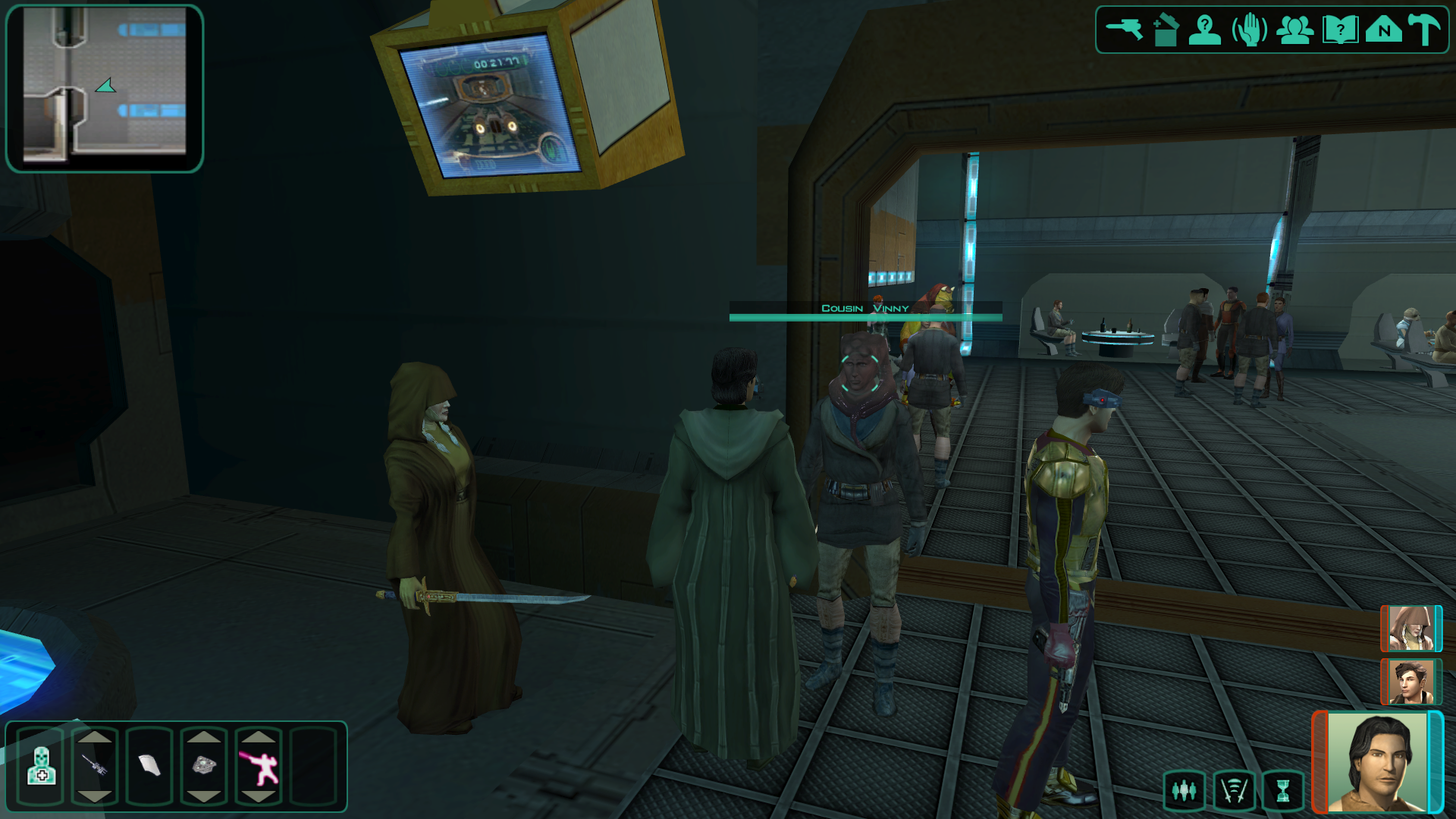Screen dimensions: 1456x819
Task: Activate the pink lightsaber combat ability
Action: point(259,766)
